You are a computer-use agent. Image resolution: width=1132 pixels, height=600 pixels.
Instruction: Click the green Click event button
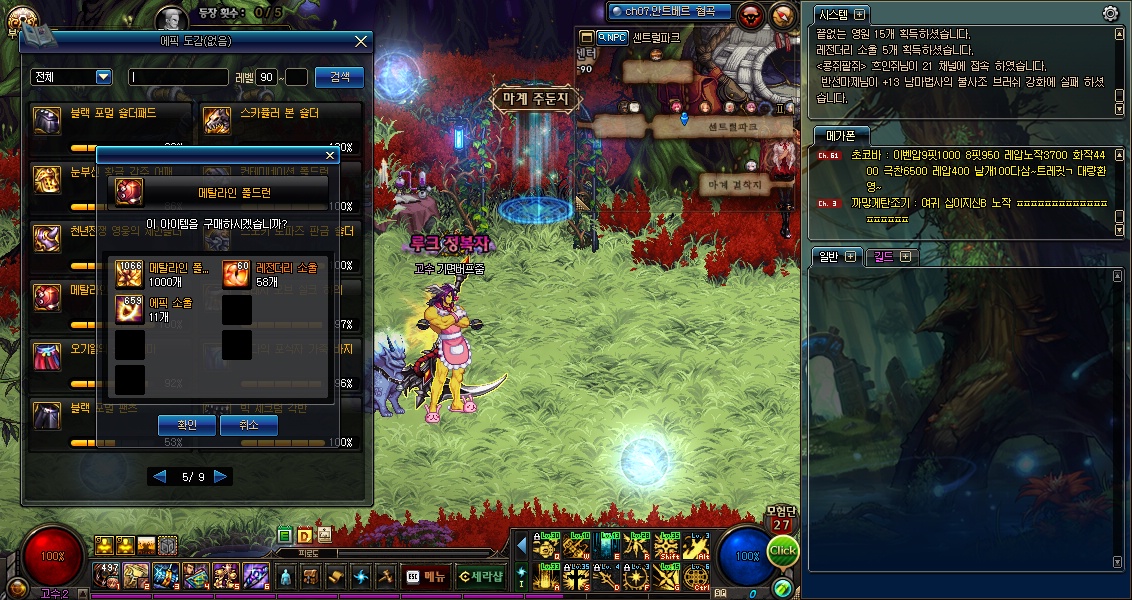pos(783,550)
